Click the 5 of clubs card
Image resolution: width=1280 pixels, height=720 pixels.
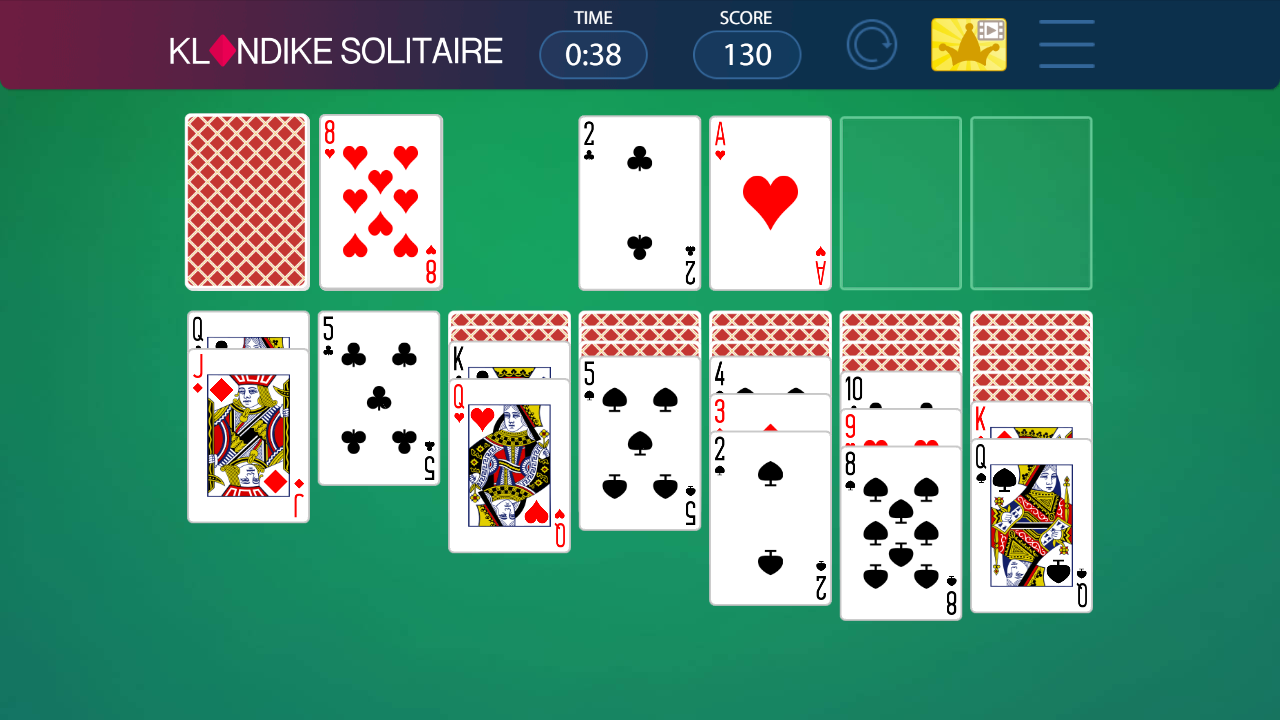pyautogui.click(x=378, y=397)
